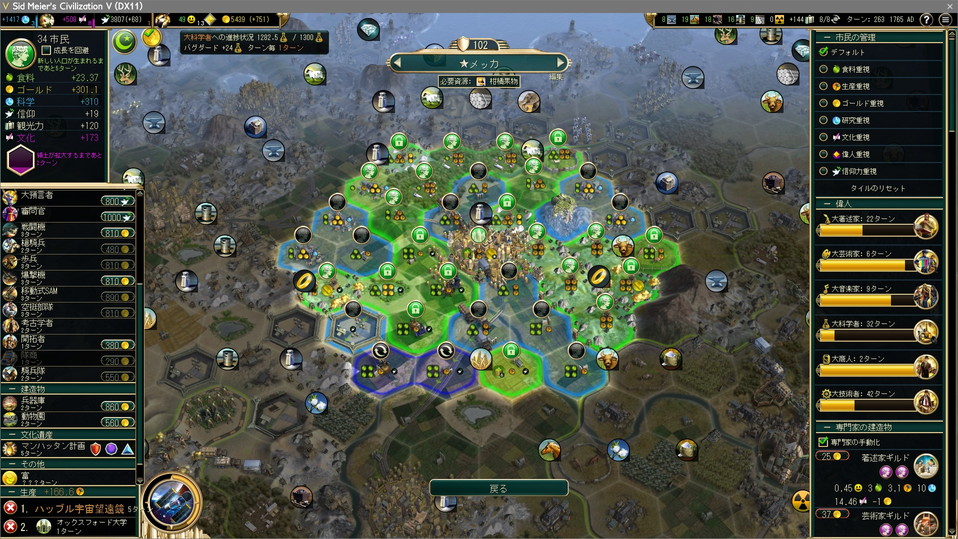
Task: Open the menu button in top-right corner
Action: point(945,19)
